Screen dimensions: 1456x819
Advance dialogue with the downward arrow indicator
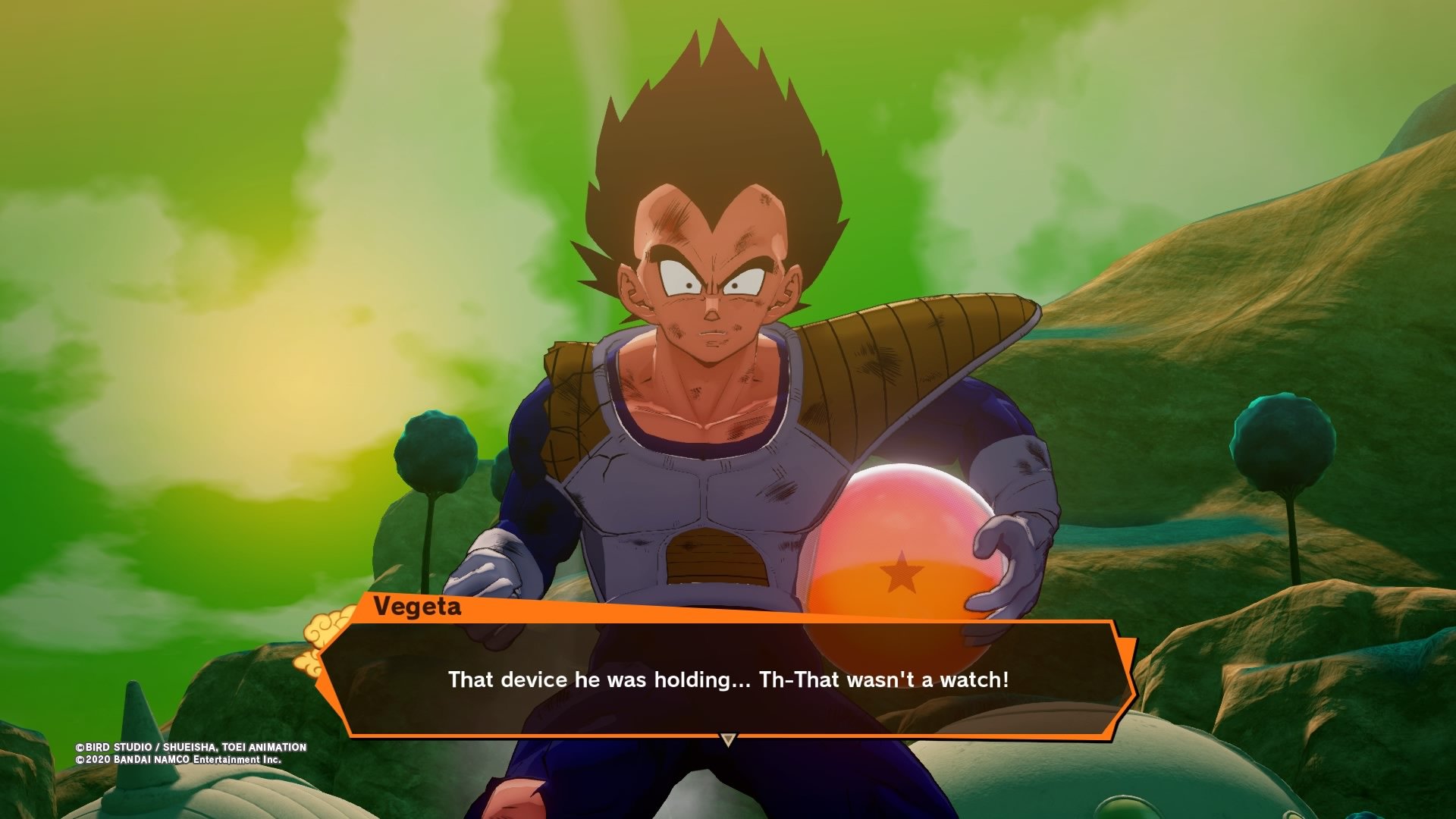pos(728,739)
